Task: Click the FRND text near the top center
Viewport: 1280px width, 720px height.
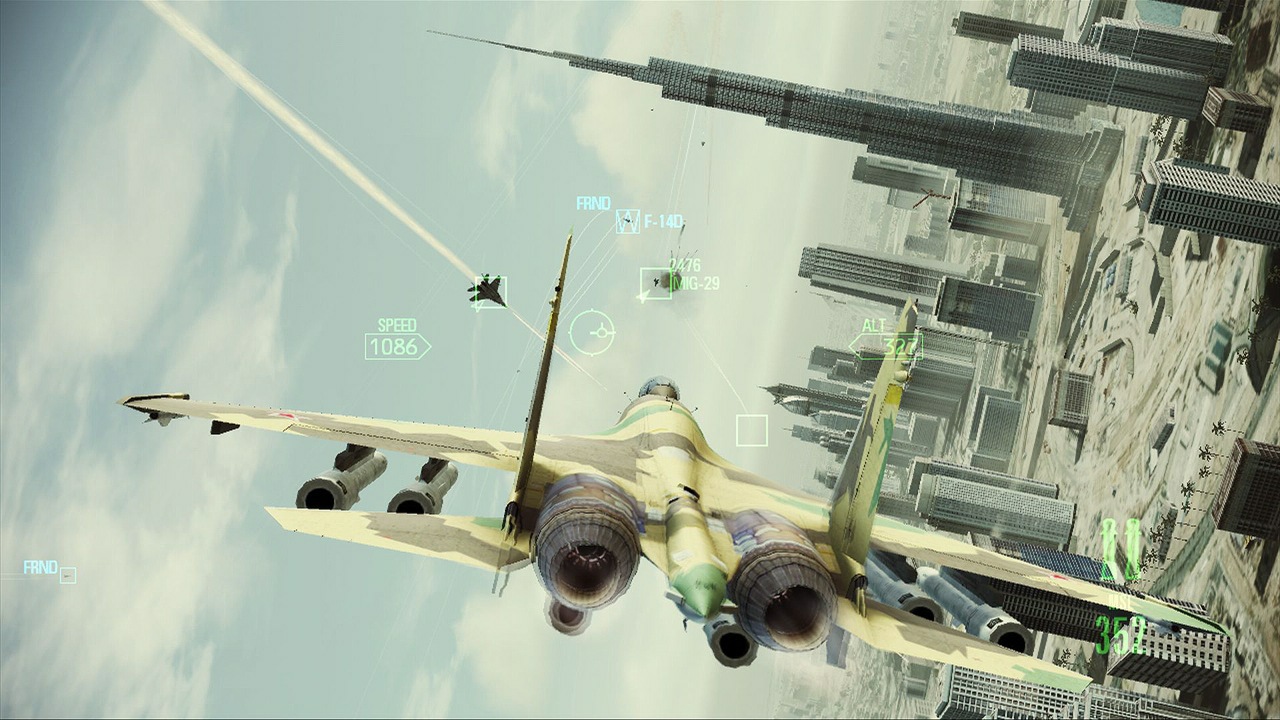Action: click(593, 203)
